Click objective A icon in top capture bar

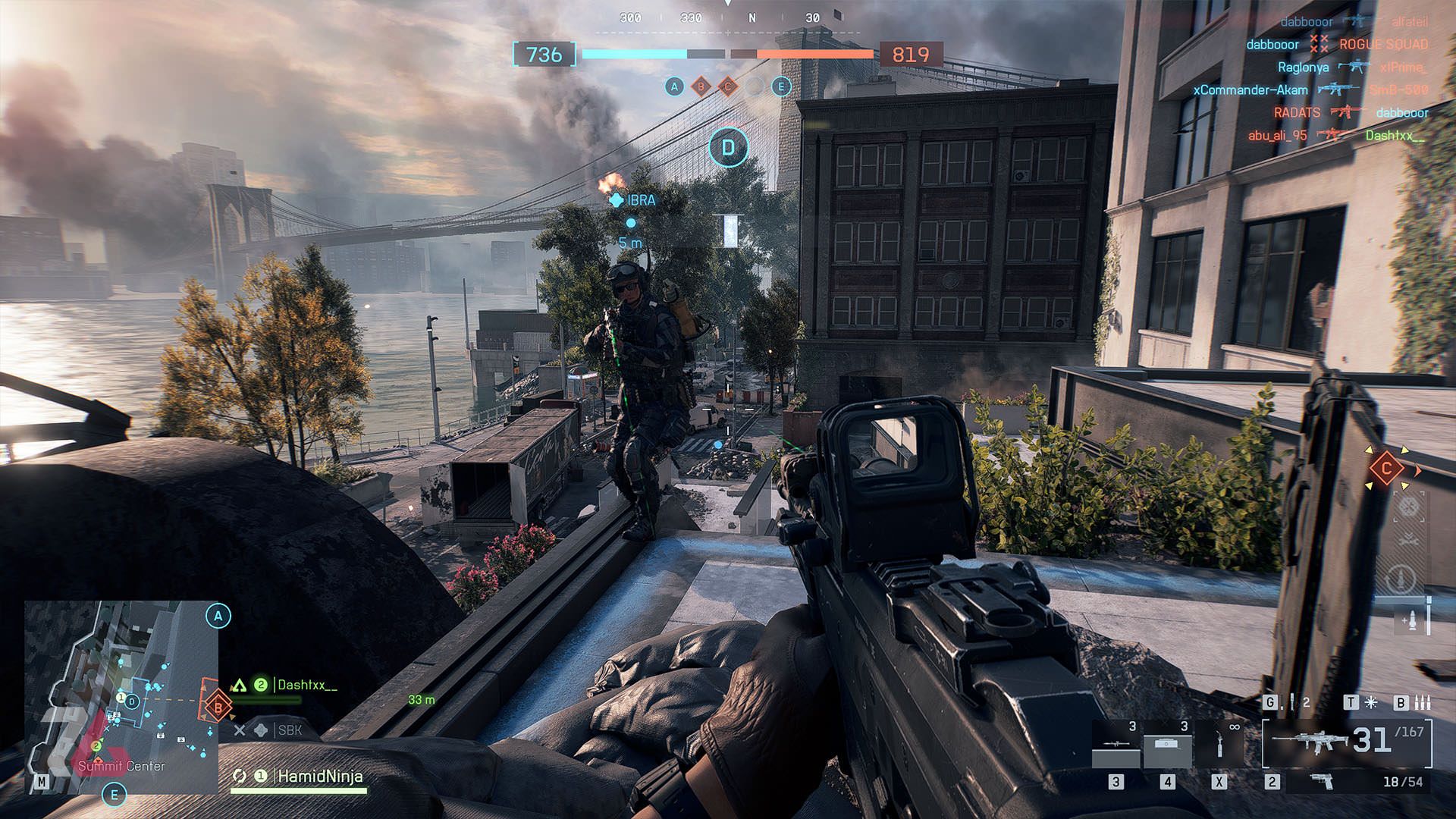(674, 86)
